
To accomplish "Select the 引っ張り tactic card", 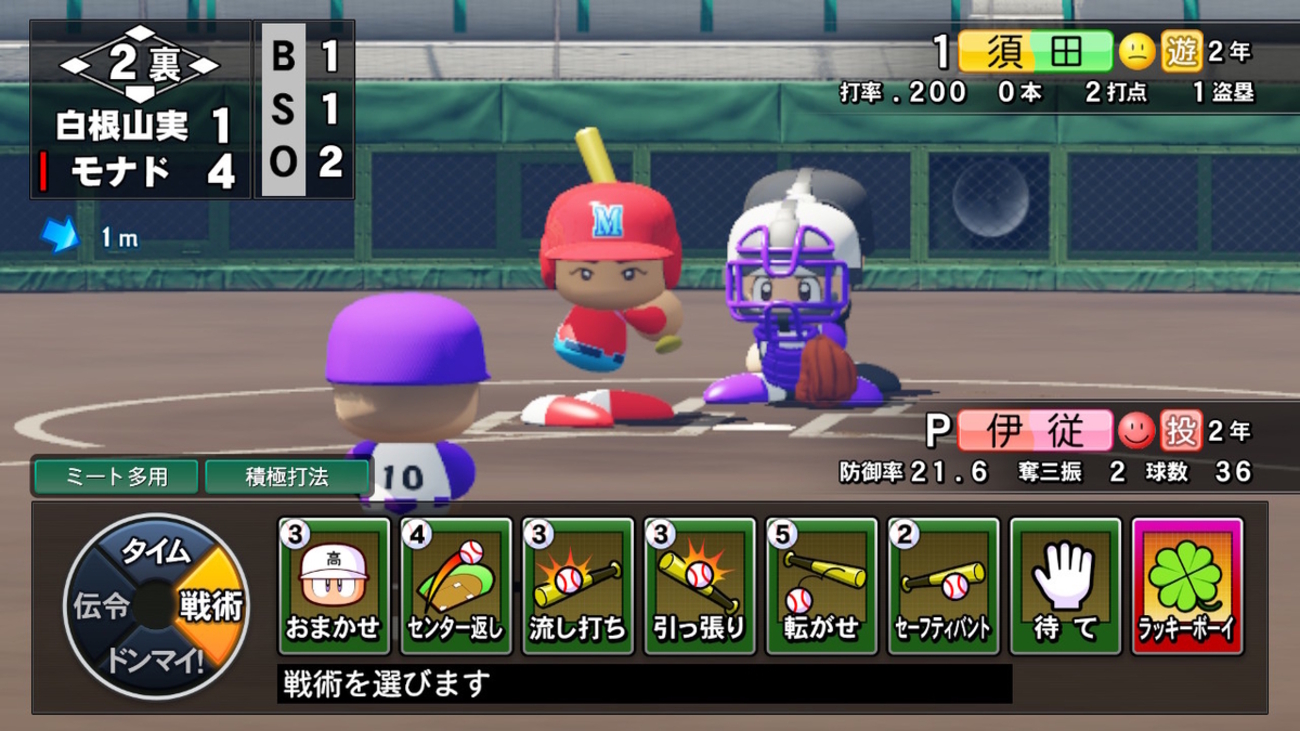I will [700, 586].
